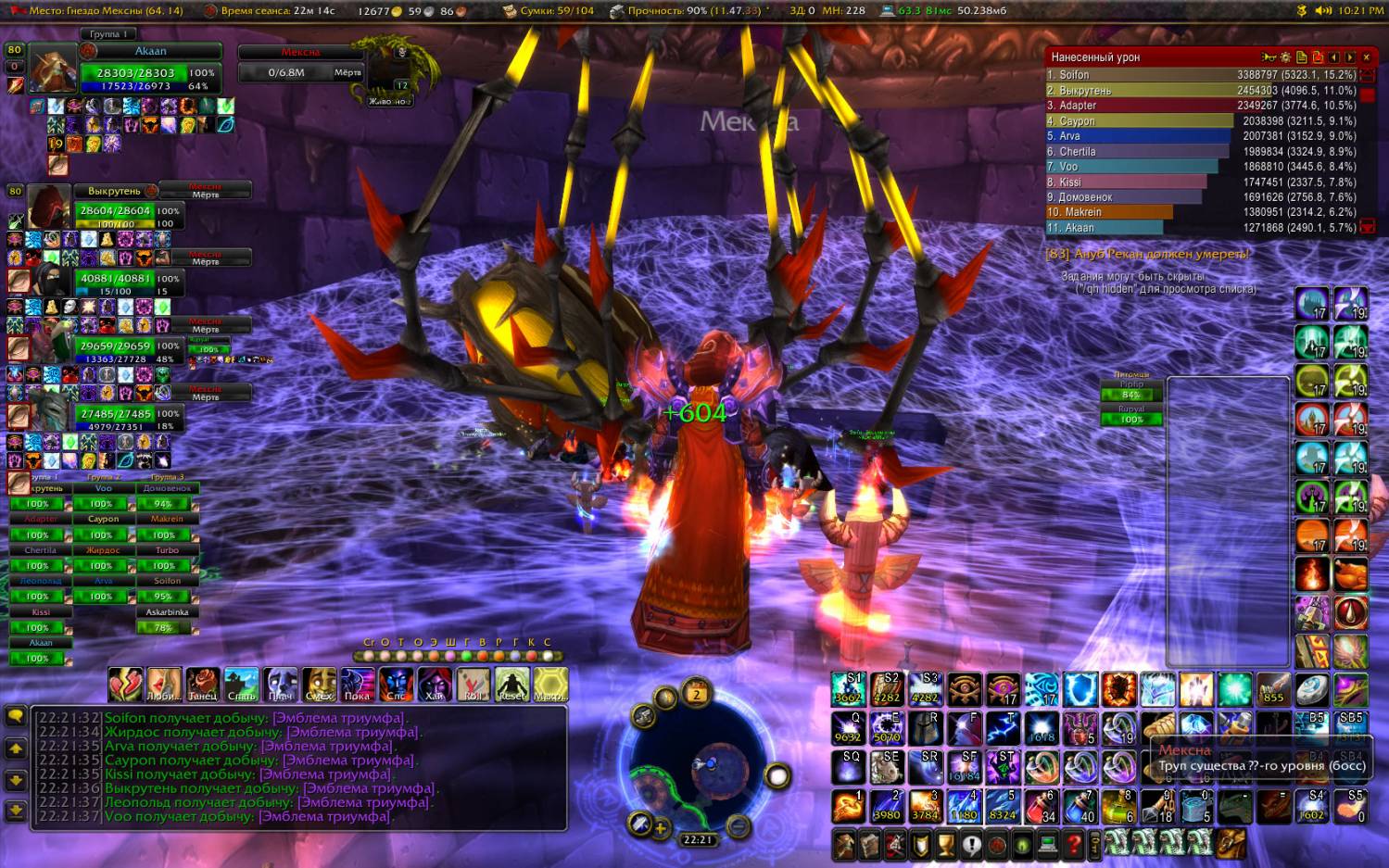Zoom out on the minimap

pyautogui.click(x=738, y=824)
